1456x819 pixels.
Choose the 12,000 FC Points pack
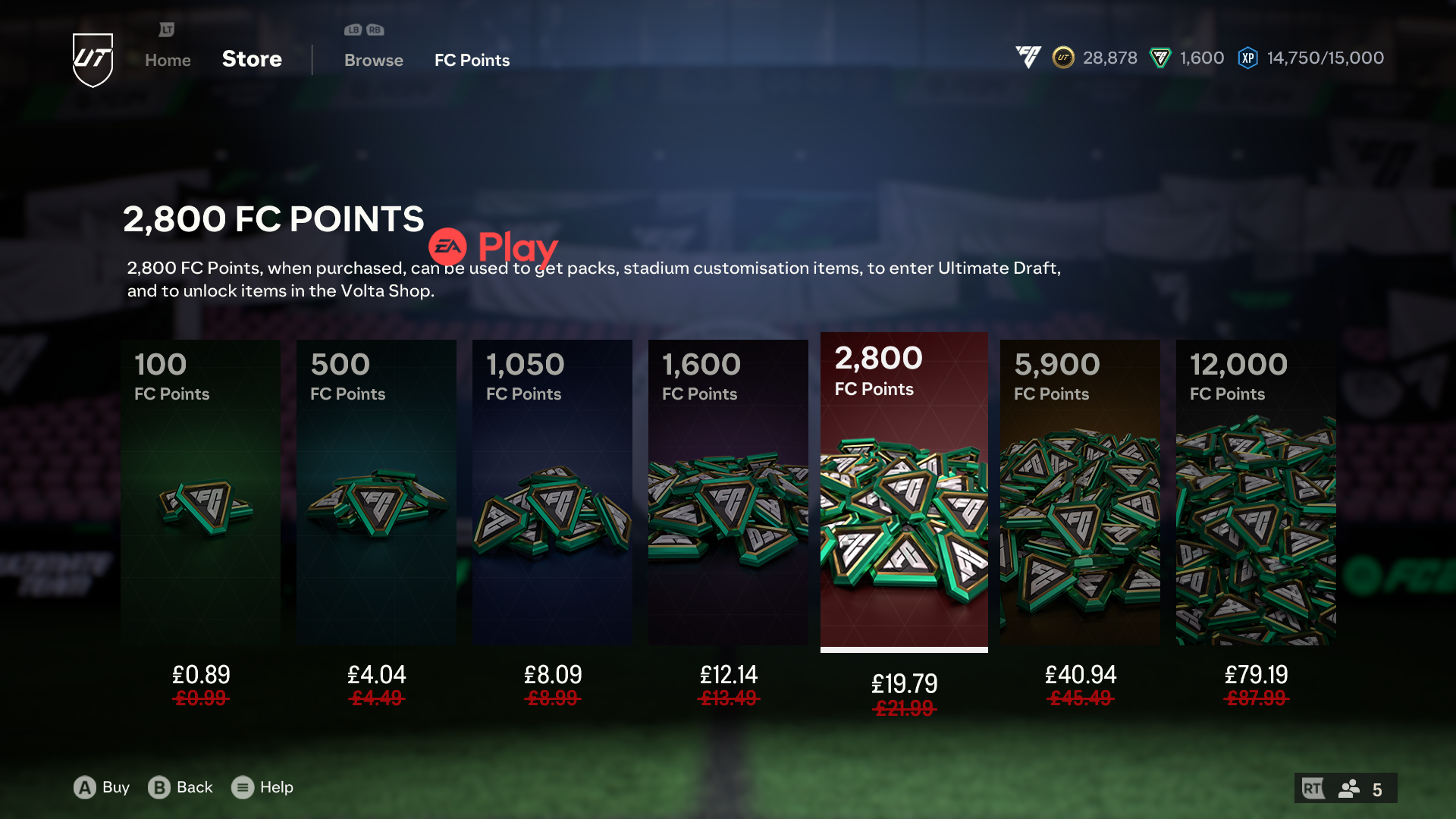1256,493
